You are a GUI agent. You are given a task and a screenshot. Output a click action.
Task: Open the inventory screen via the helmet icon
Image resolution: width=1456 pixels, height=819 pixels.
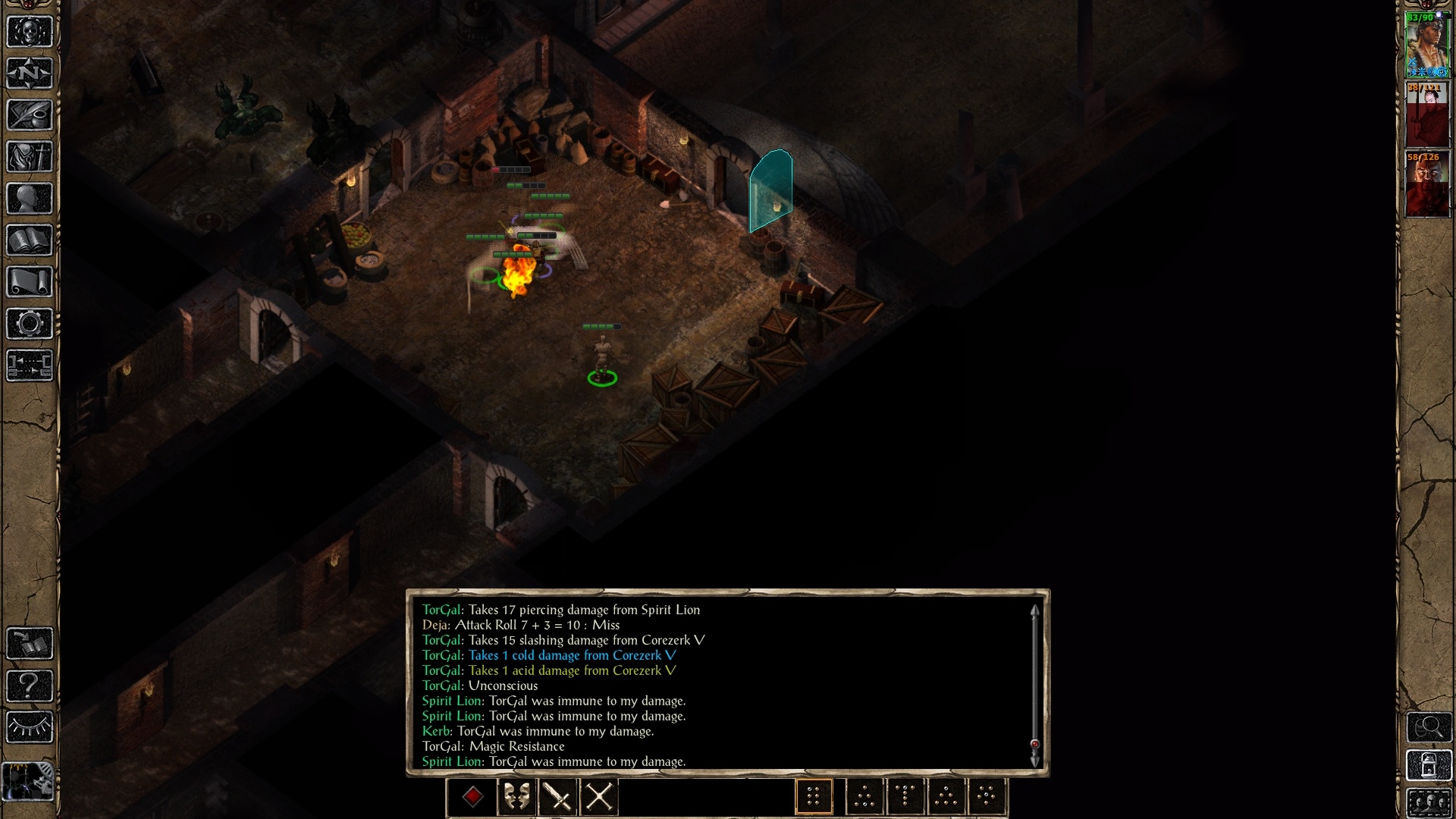(x=30, y=157)
